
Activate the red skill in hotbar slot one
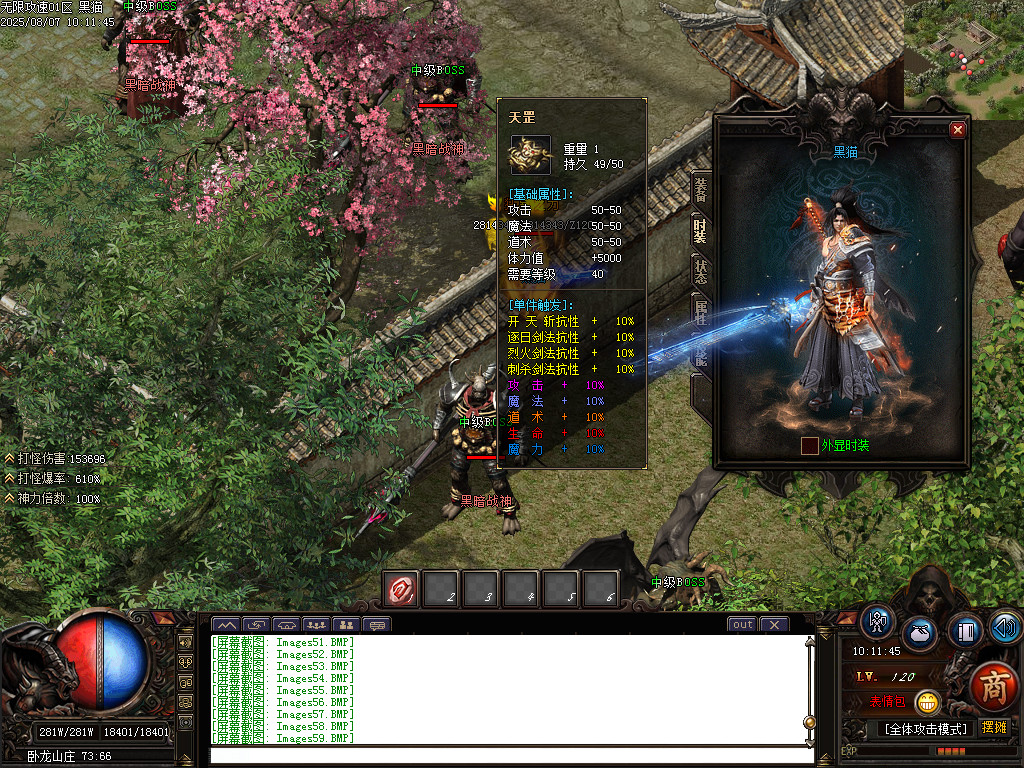pyautogui.click(x=403, y=590)
